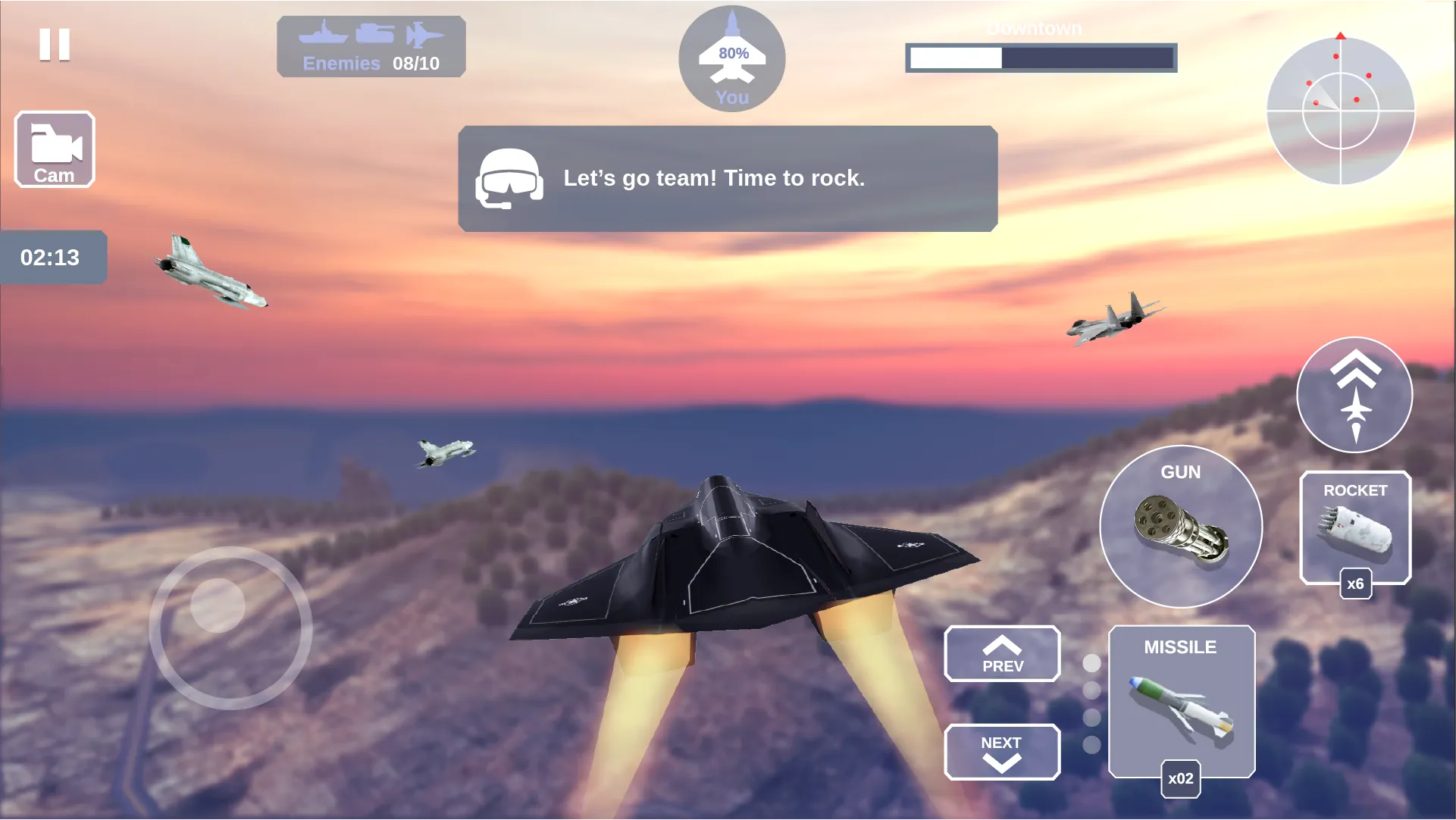Image resolution: width=1456 pixels, height=820 pixels.
Task: Tap the pilot radio message box
Action: coord(728,179)
